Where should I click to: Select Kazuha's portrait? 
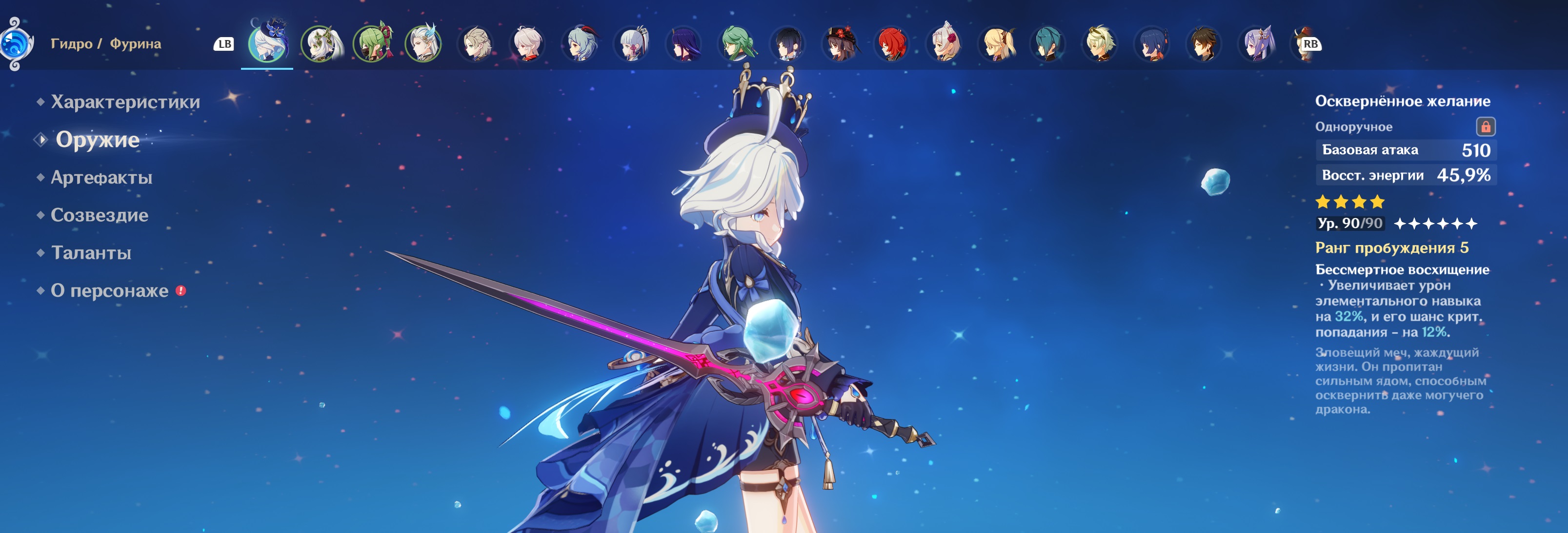527,43
